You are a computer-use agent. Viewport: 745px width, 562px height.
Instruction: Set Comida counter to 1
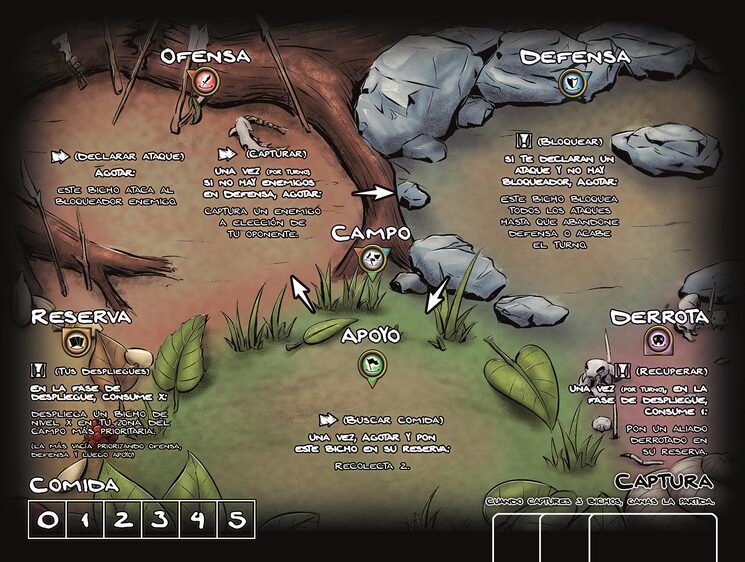(84, 519)
